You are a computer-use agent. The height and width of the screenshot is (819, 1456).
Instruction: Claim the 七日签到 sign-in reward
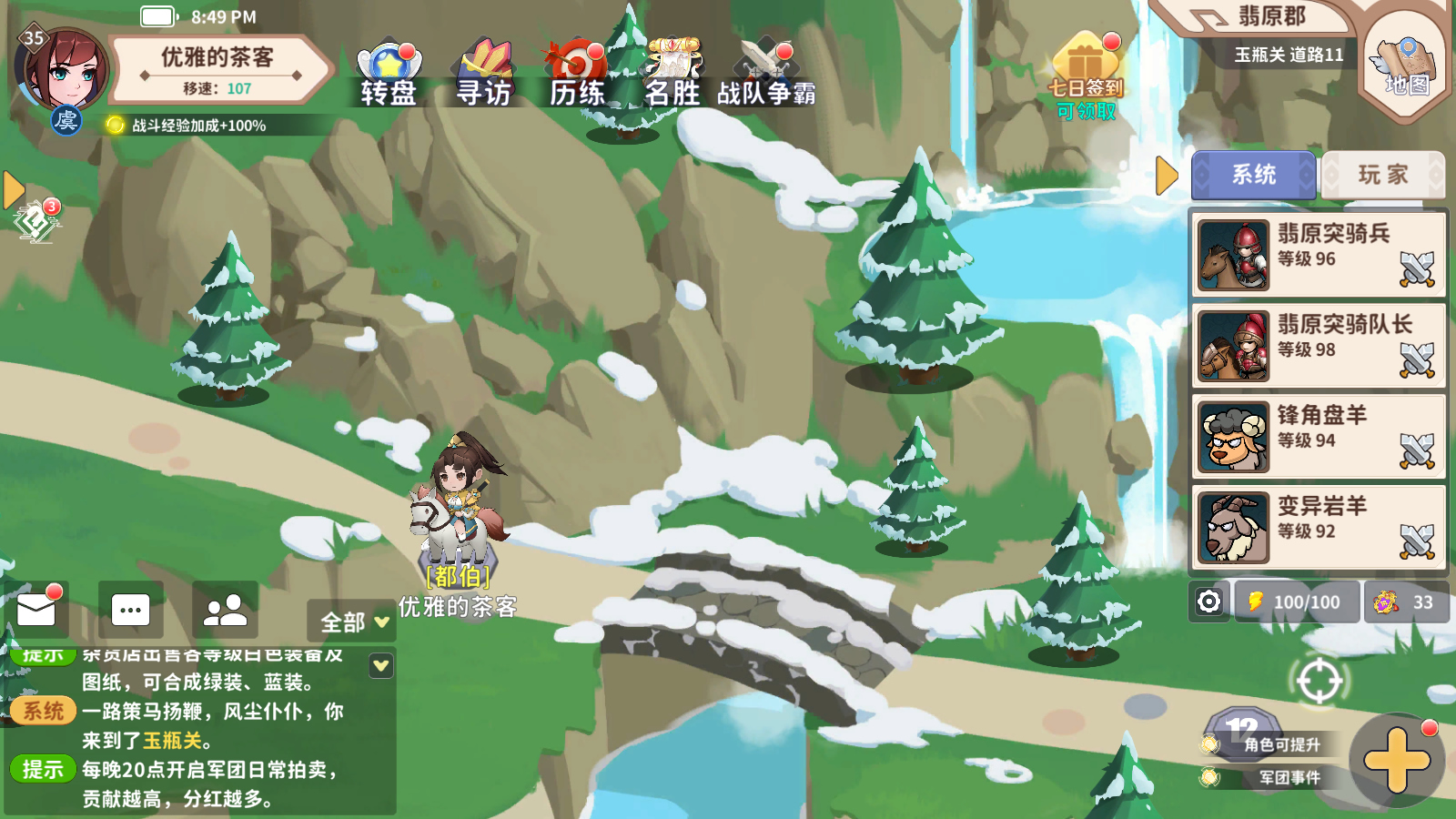(1086, 76)
